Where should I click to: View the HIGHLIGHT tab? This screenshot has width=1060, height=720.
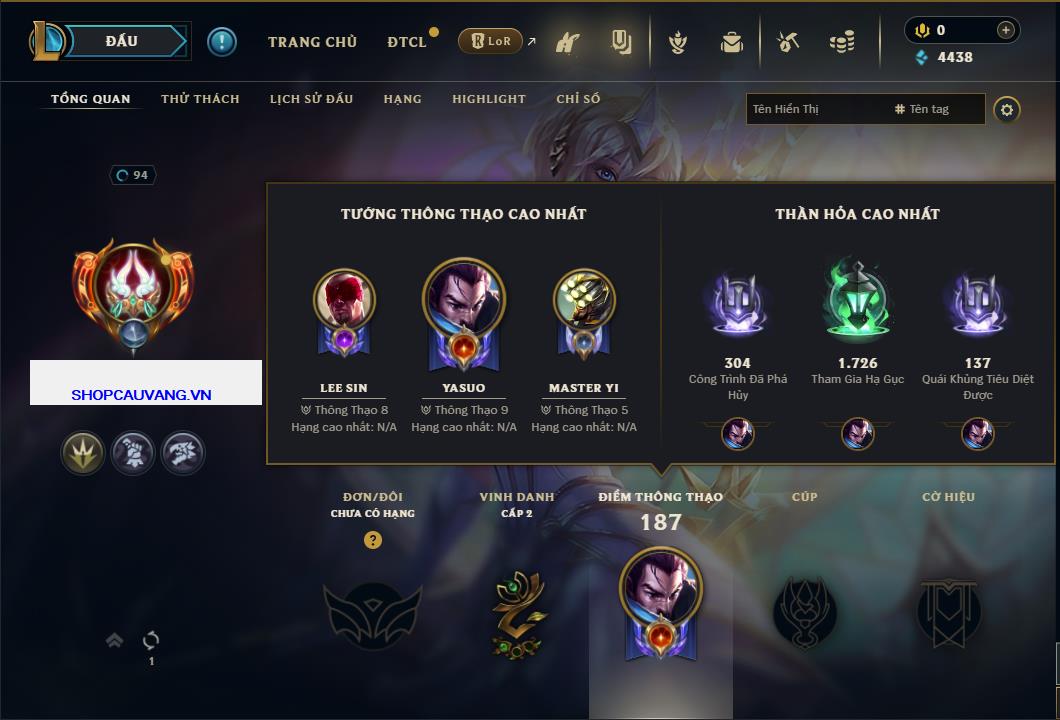[x=488, y=99]
